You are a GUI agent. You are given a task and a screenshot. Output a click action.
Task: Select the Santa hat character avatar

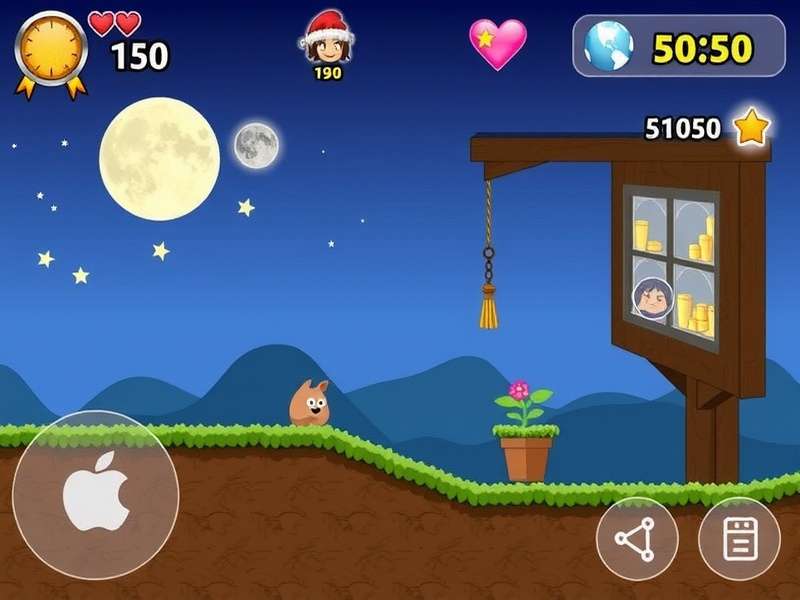click(327, 42)
